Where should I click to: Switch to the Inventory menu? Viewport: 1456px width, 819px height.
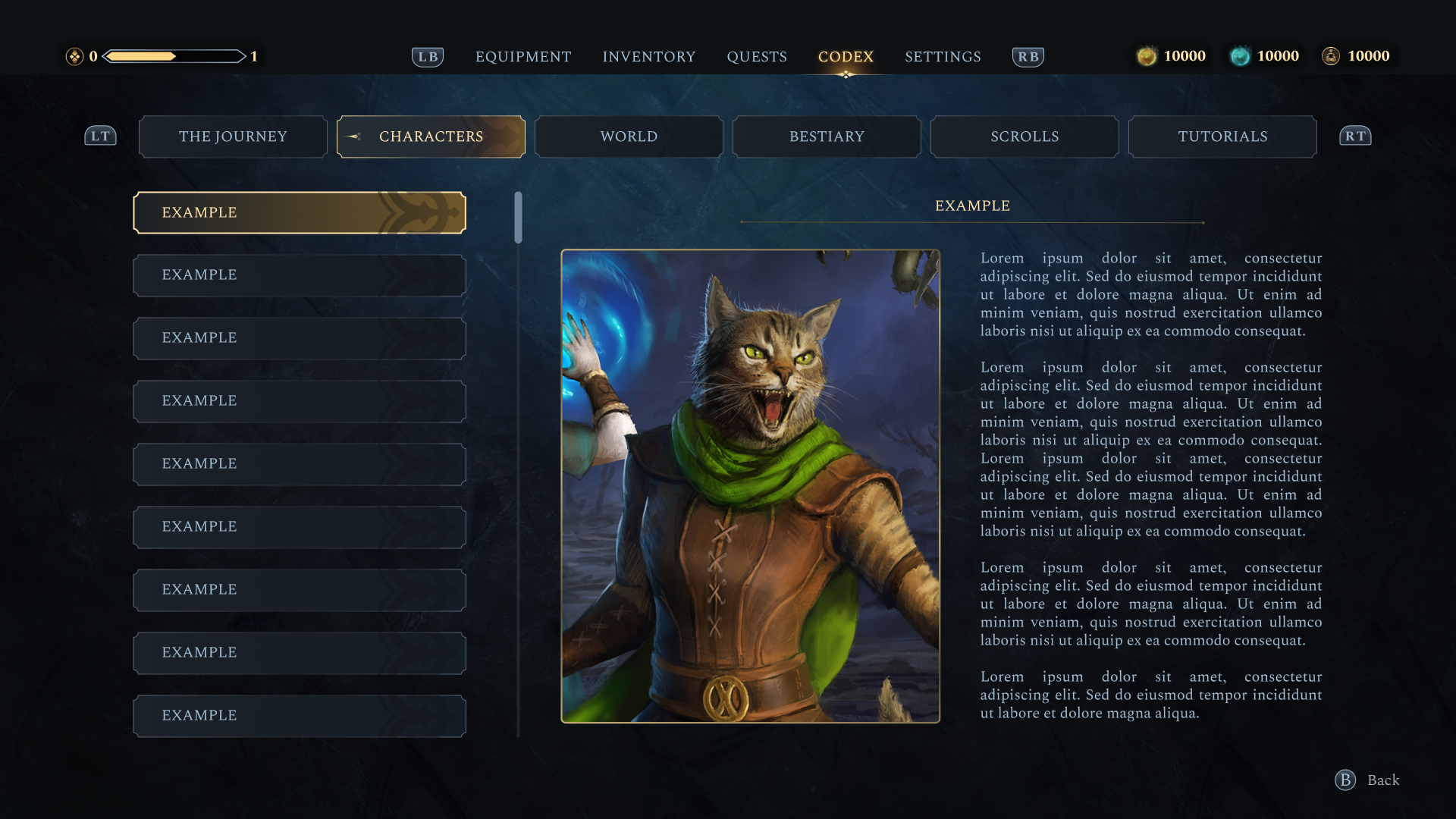tap(649, 57)
